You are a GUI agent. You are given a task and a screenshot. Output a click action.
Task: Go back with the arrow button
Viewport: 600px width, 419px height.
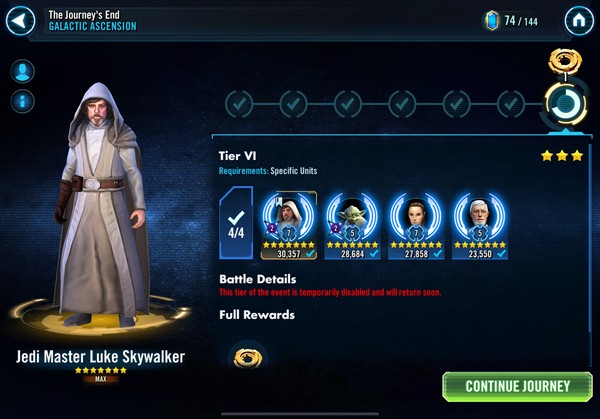22,20
